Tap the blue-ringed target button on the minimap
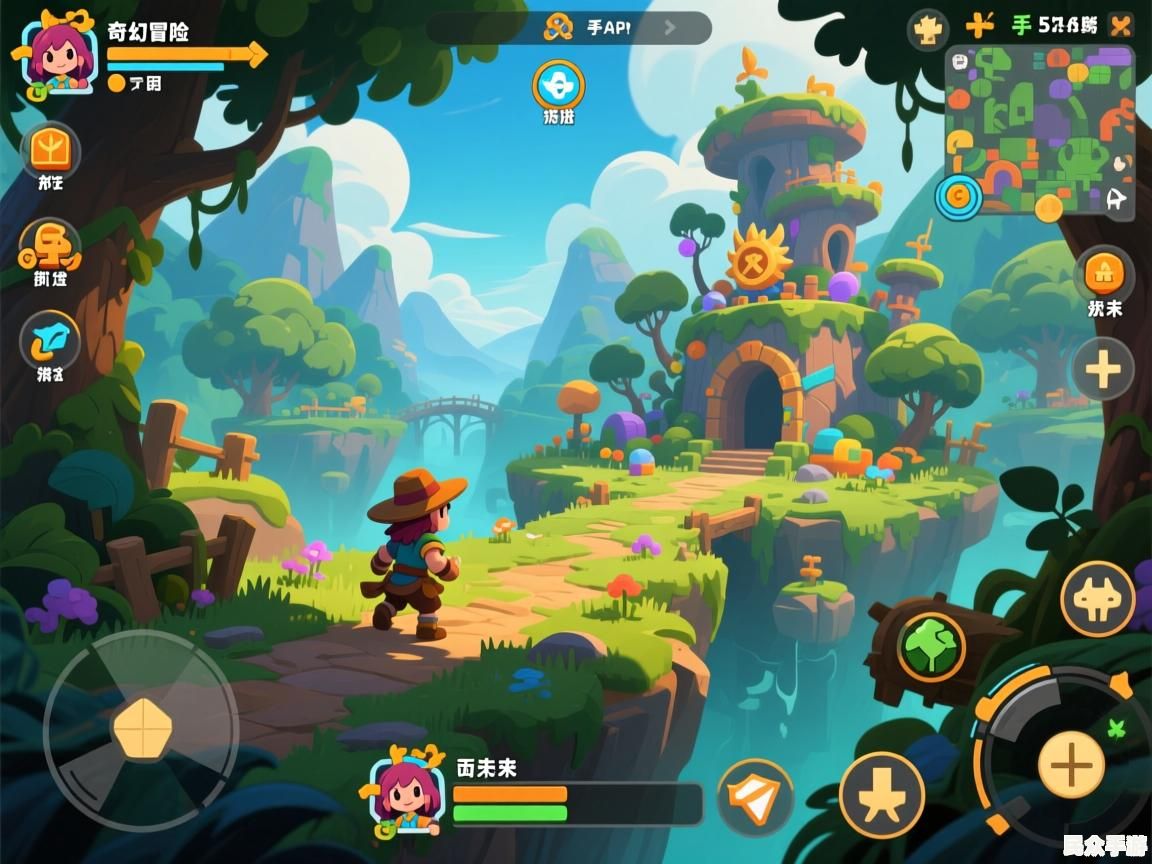 958,197
